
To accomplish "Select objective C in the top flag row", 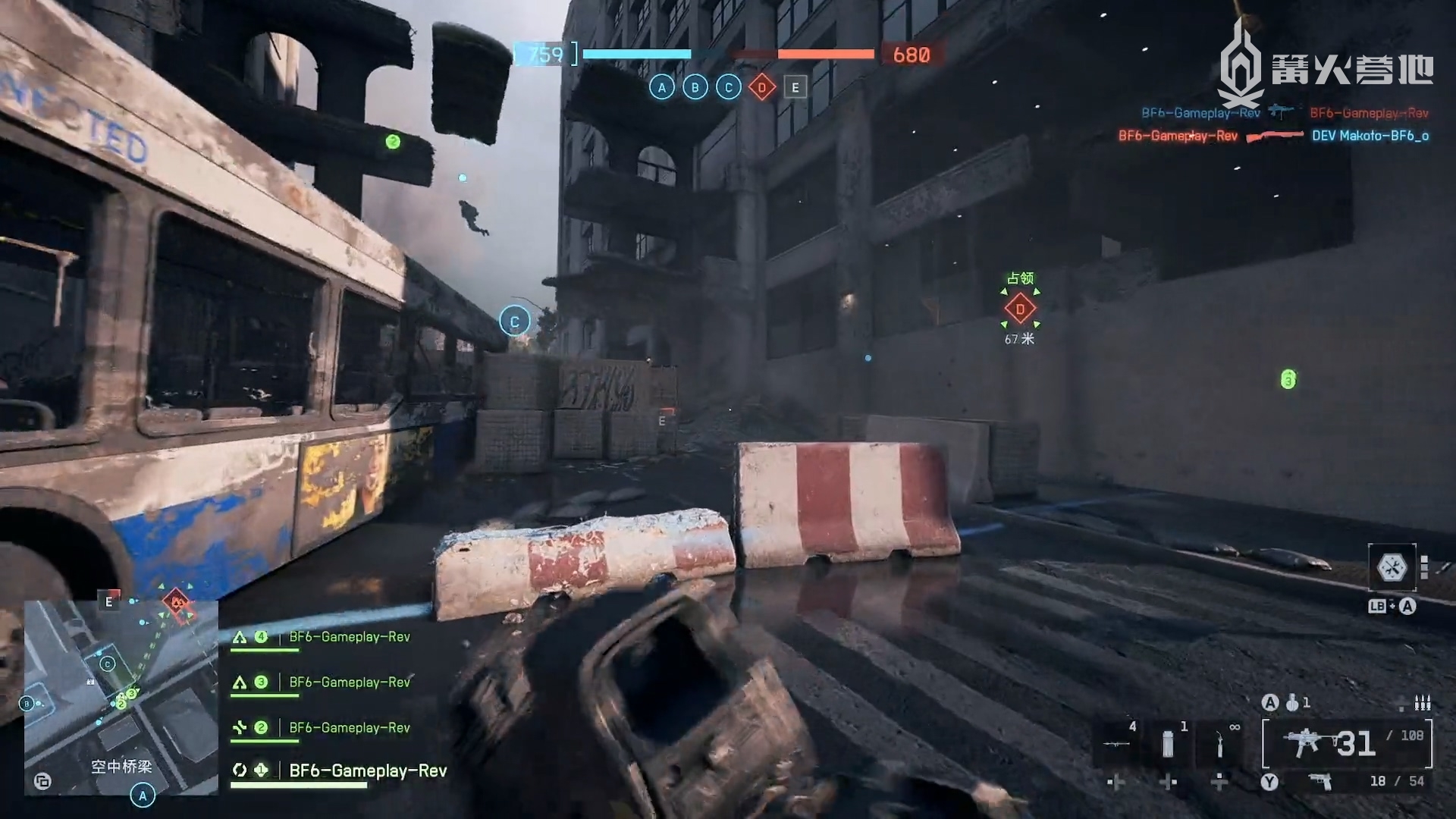I will coord(728,88).
